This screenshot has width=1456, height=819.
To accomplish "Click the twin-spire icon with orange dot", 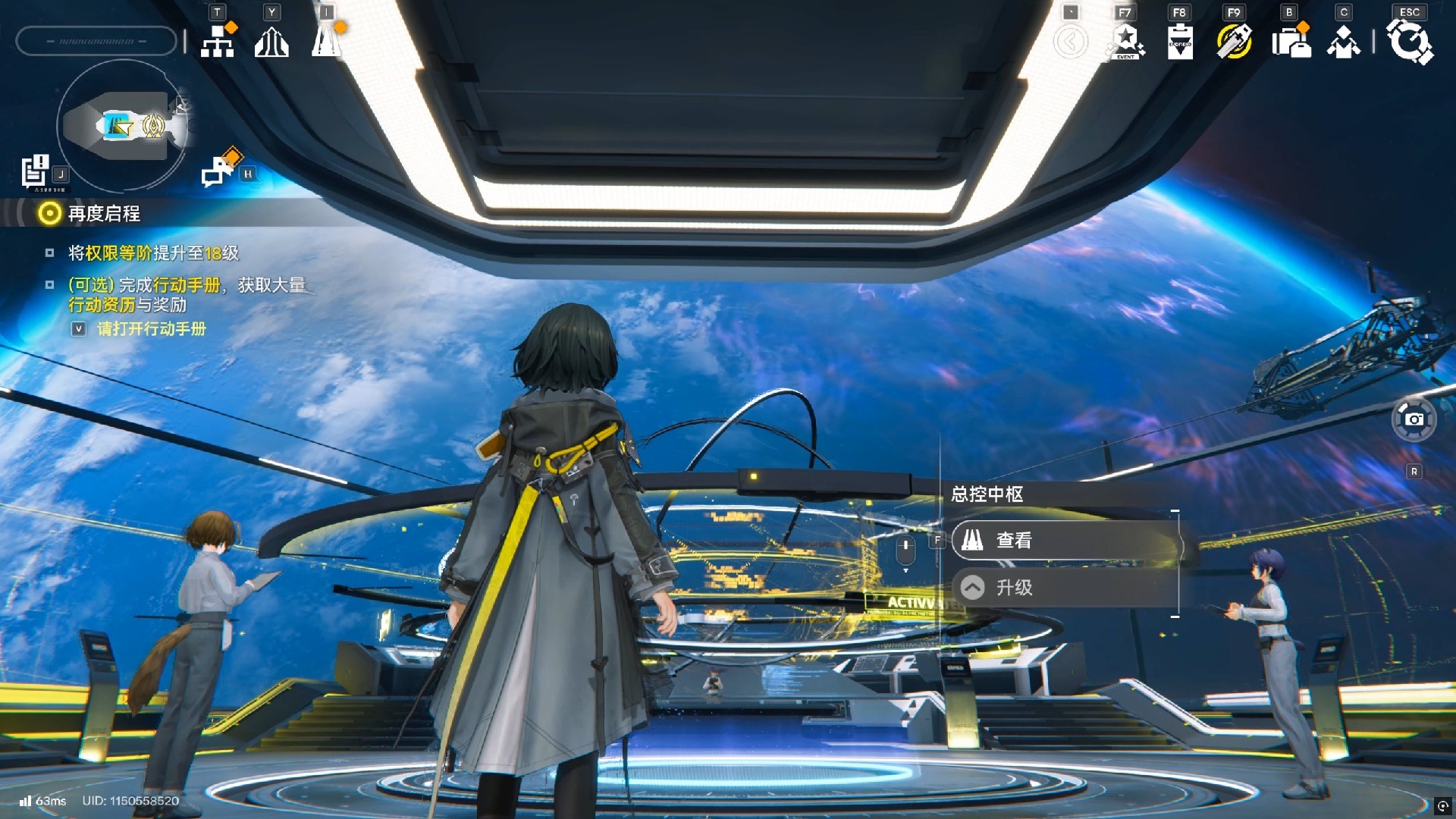I will coord(327,41).
